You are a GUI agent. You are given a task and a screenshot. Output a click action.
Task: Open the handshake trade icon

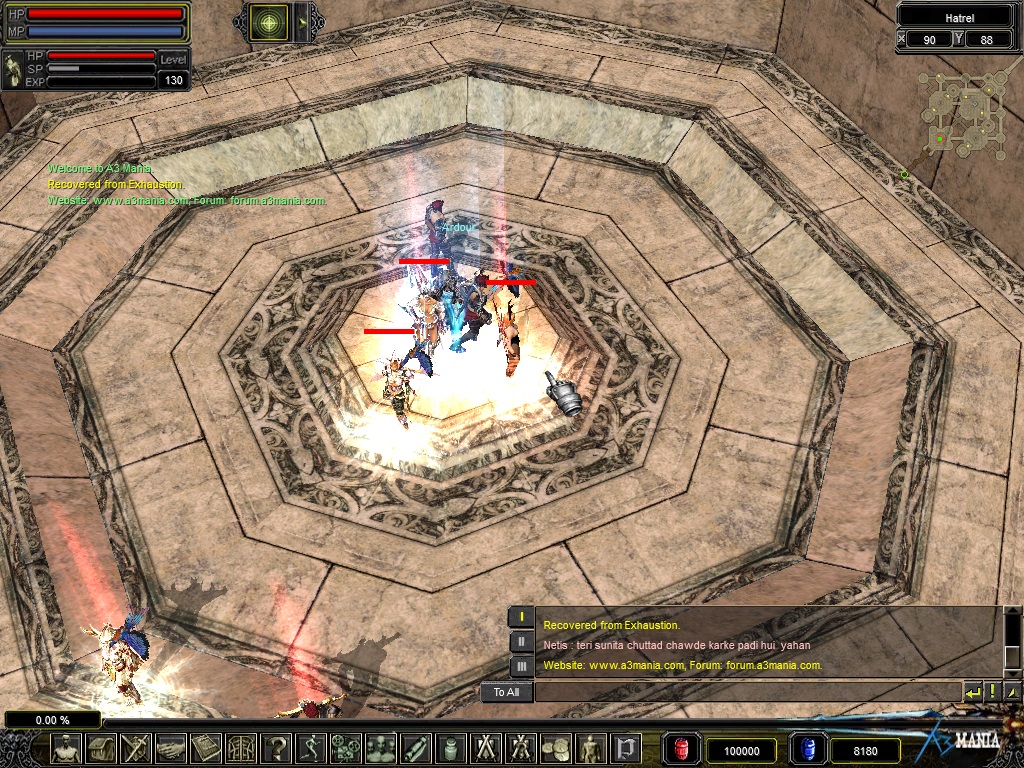(171, 748)
